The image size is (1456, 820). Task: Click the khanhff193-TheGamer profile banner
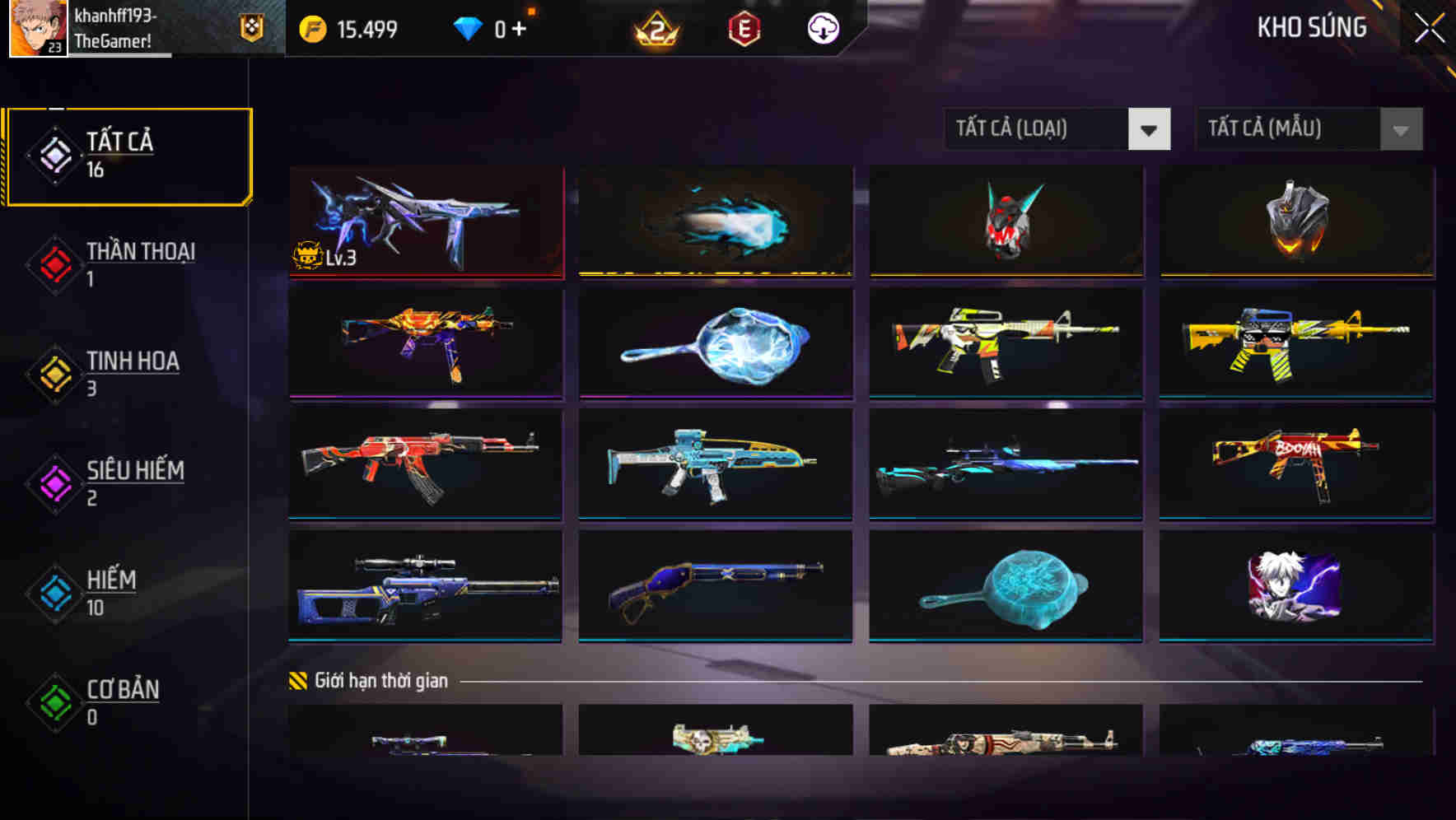pos(124,27)
